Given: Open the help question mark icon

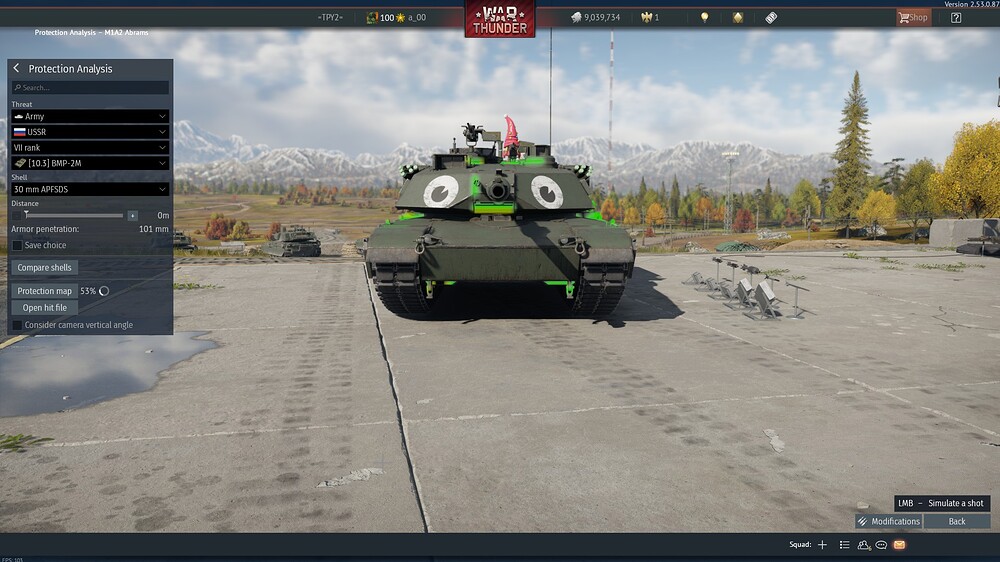Looking at the screenshot, I should pos(956,17).
